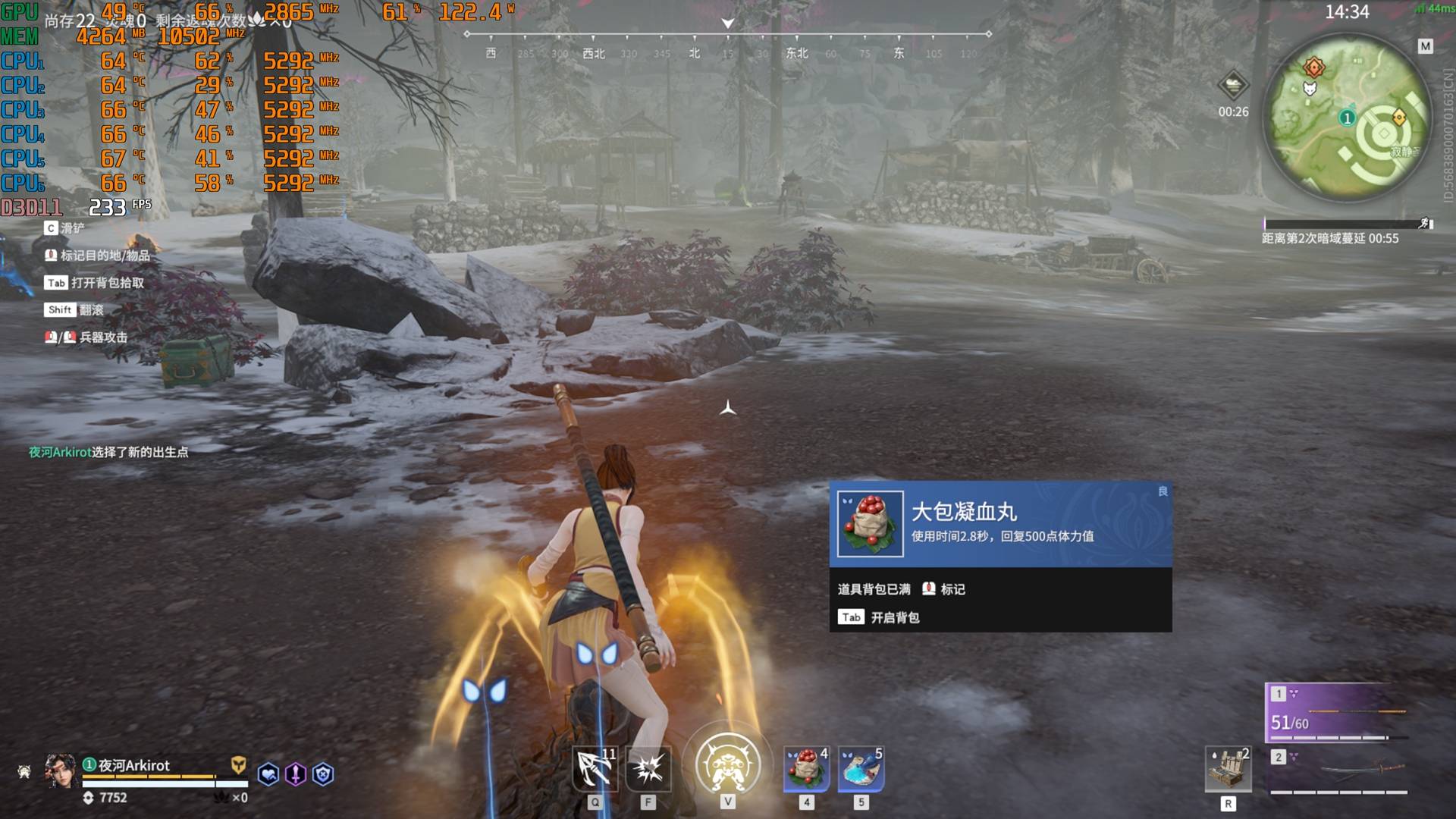The image size is (1456, 819).
Task: Use the red berry healing pill slot
Action: pos(806,769)
